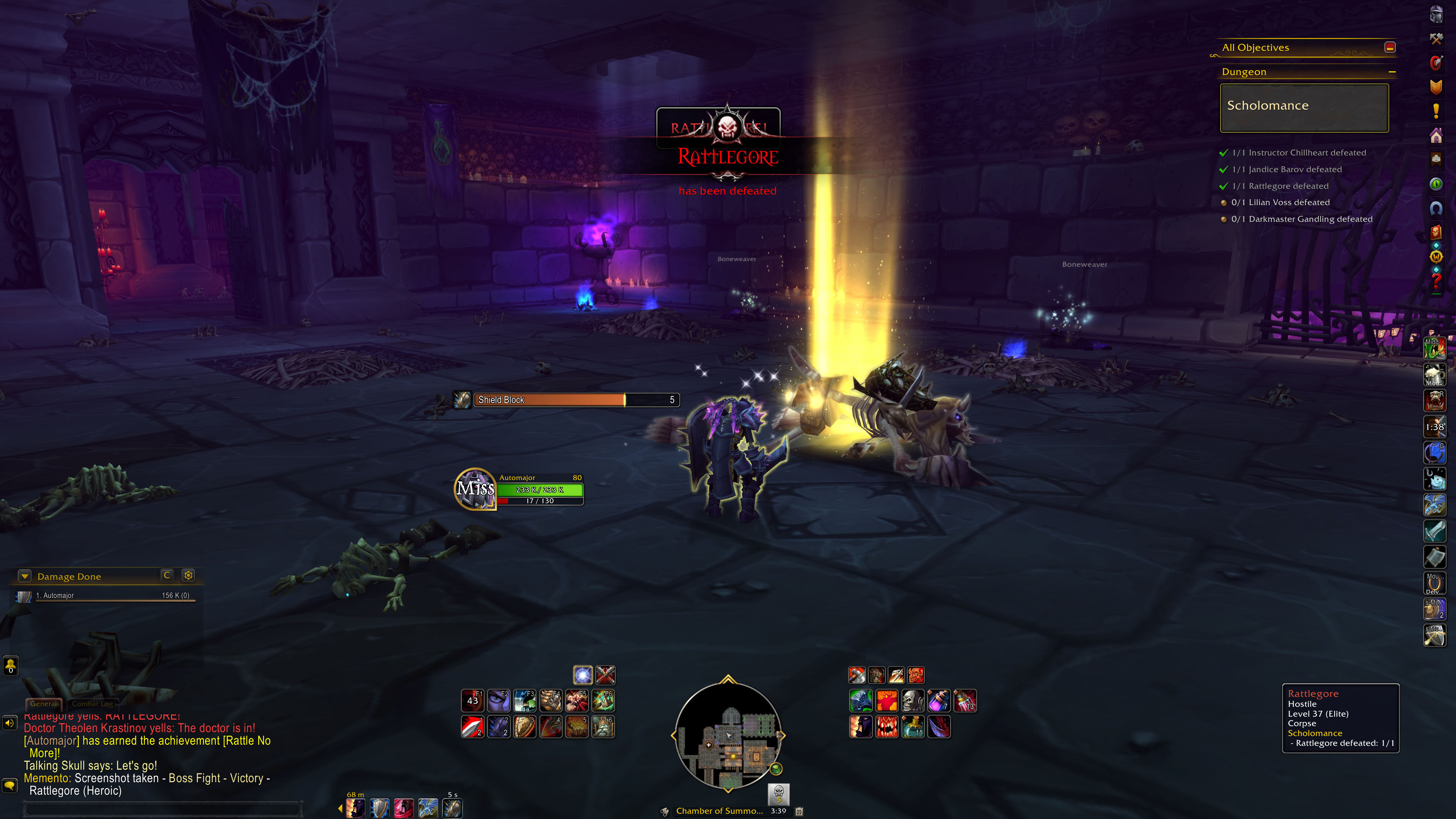The width and height of the screenshot is (1456, 819).
Task: Collapse the All Objectives tracker
Action: (x=1390, y=47)
